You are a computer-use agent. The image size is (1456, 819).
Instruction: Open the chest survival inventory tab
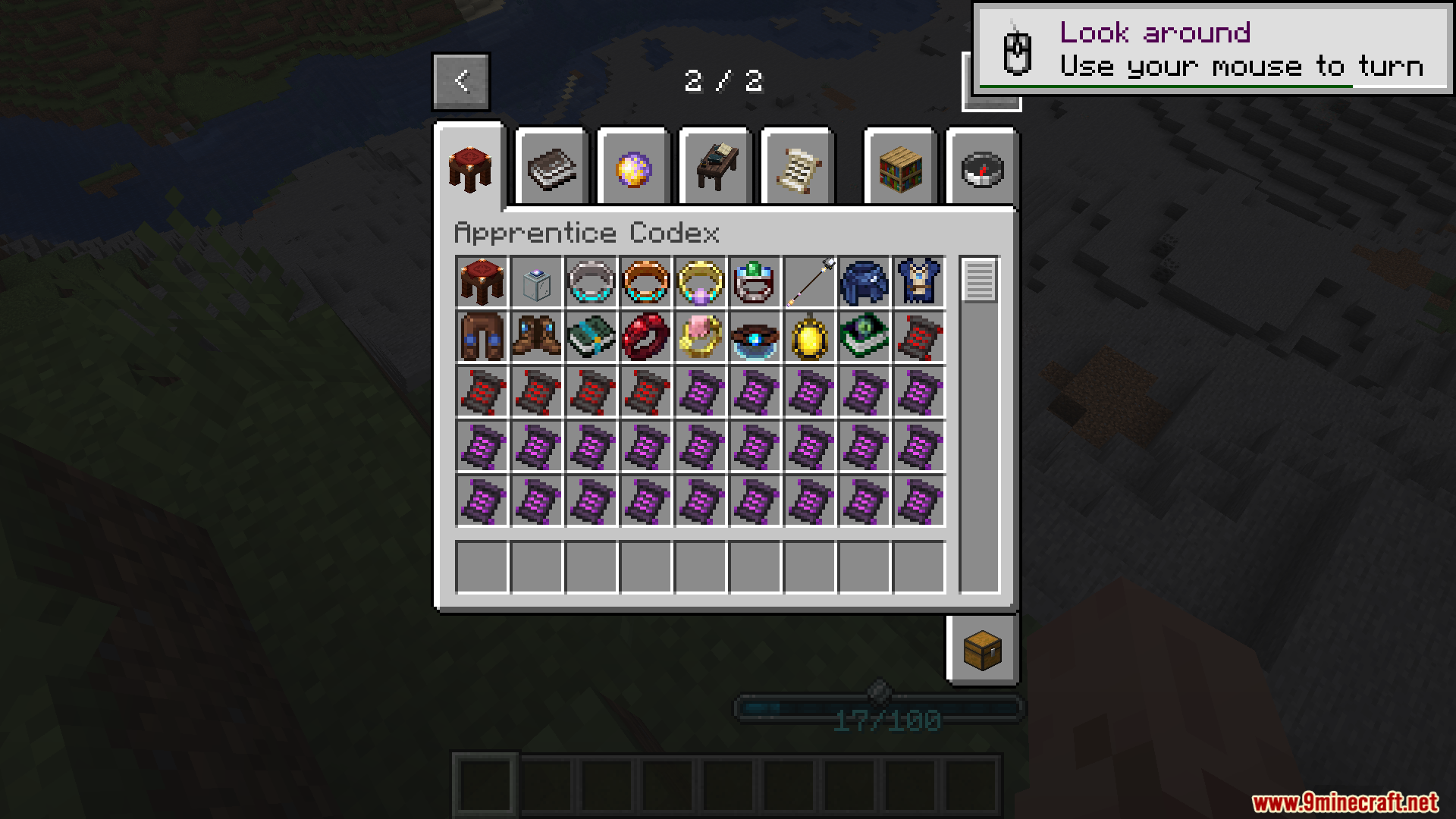[x=982, y=650]
